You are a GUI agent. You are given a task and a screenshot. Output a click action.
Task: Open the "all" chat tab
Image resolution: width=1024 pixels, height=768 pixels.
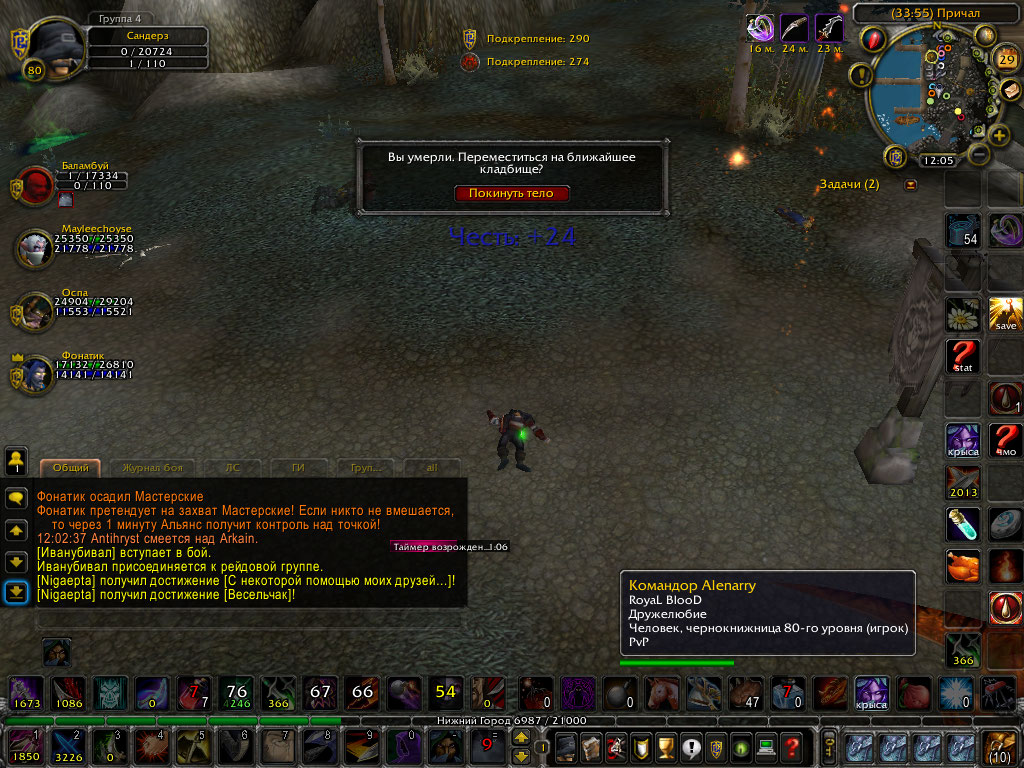[432, 467]
